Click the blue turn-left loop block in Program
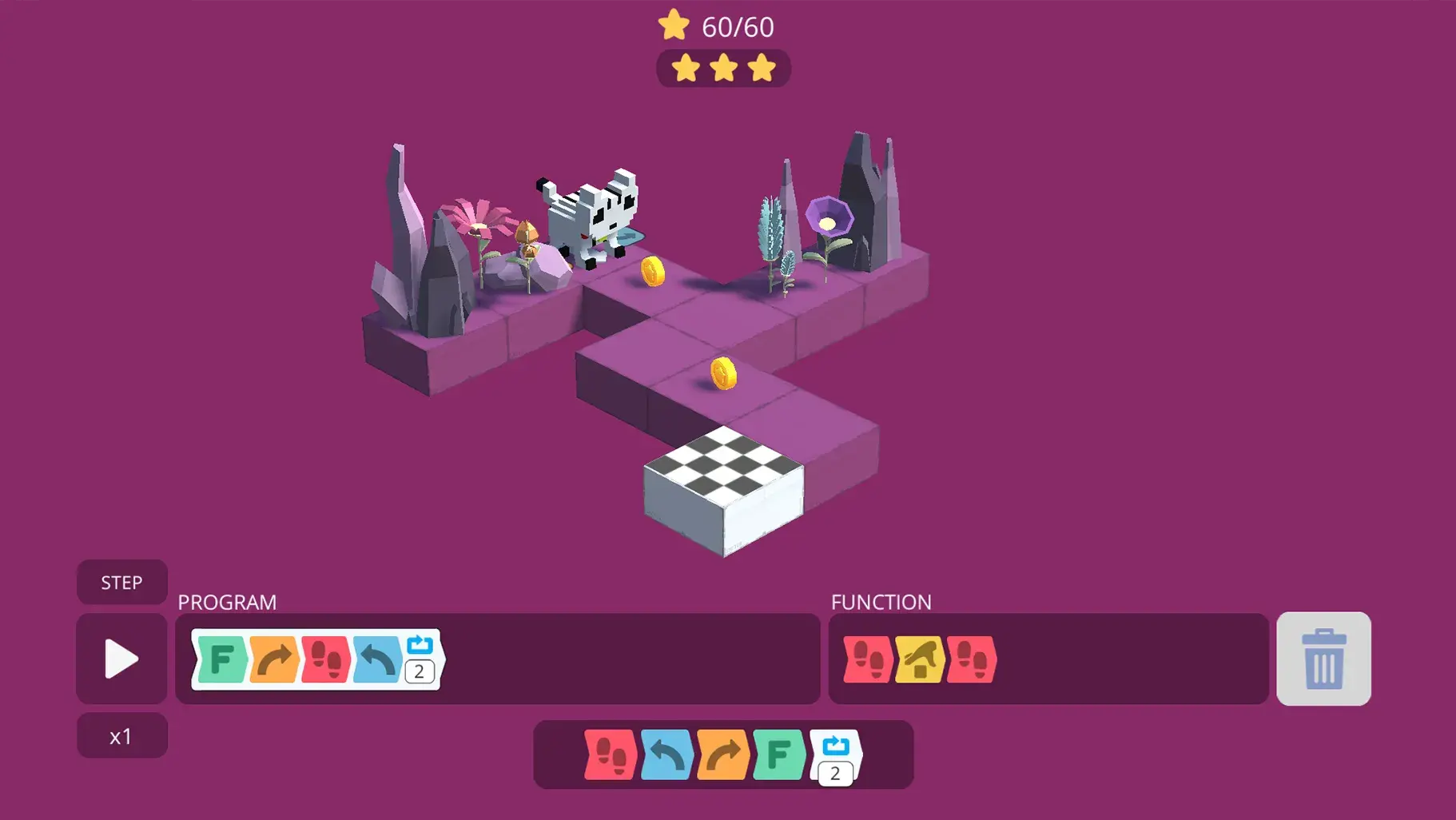The width and height of the screenshot is (1456, 820). 376,660
